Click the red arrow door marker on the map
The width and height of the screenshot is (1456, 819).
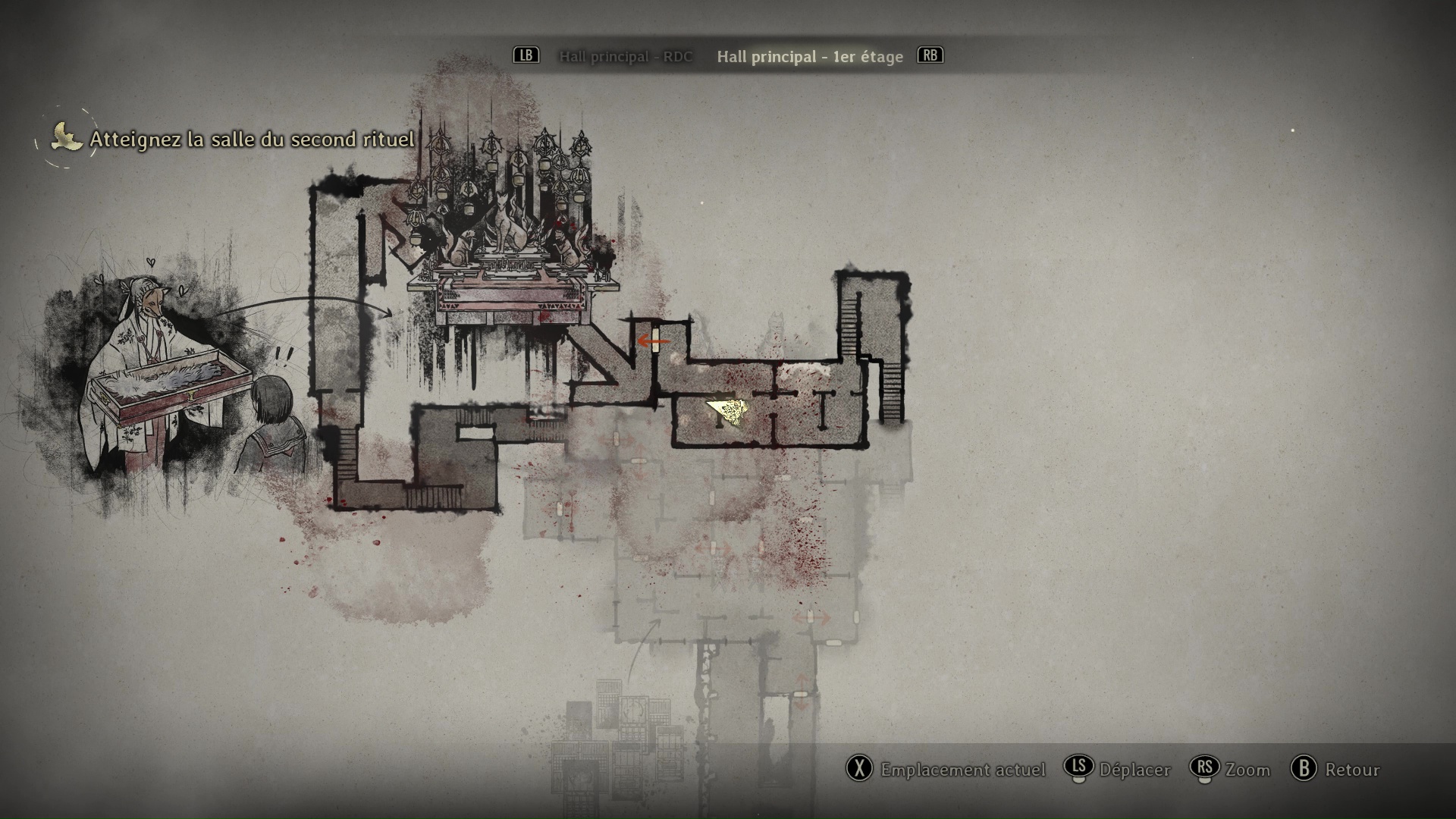pyautogui.click(x=652, y=341)
